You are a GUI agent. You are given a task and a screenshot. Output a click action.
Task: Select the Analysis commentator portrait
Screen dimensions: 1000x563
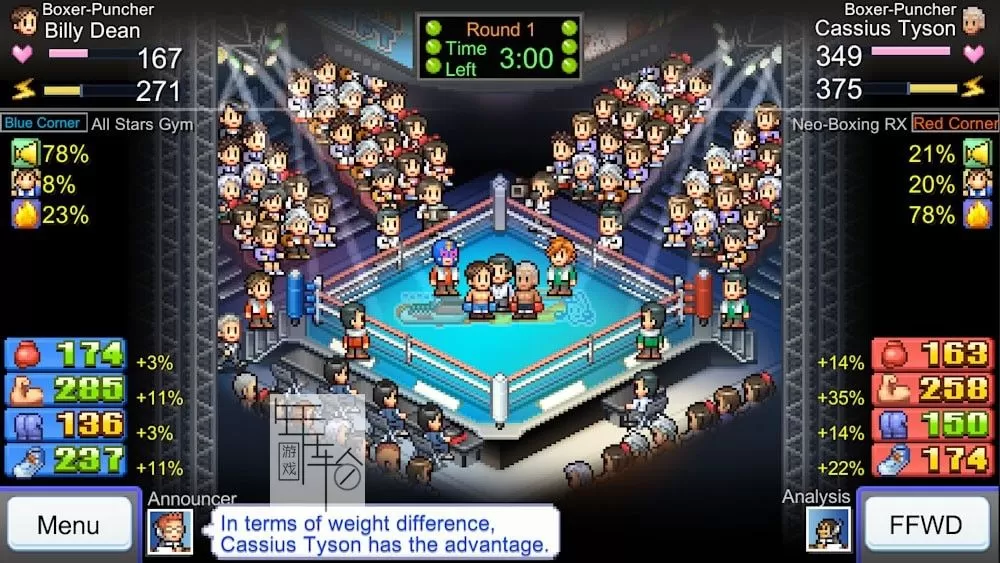tap(828, 529)
